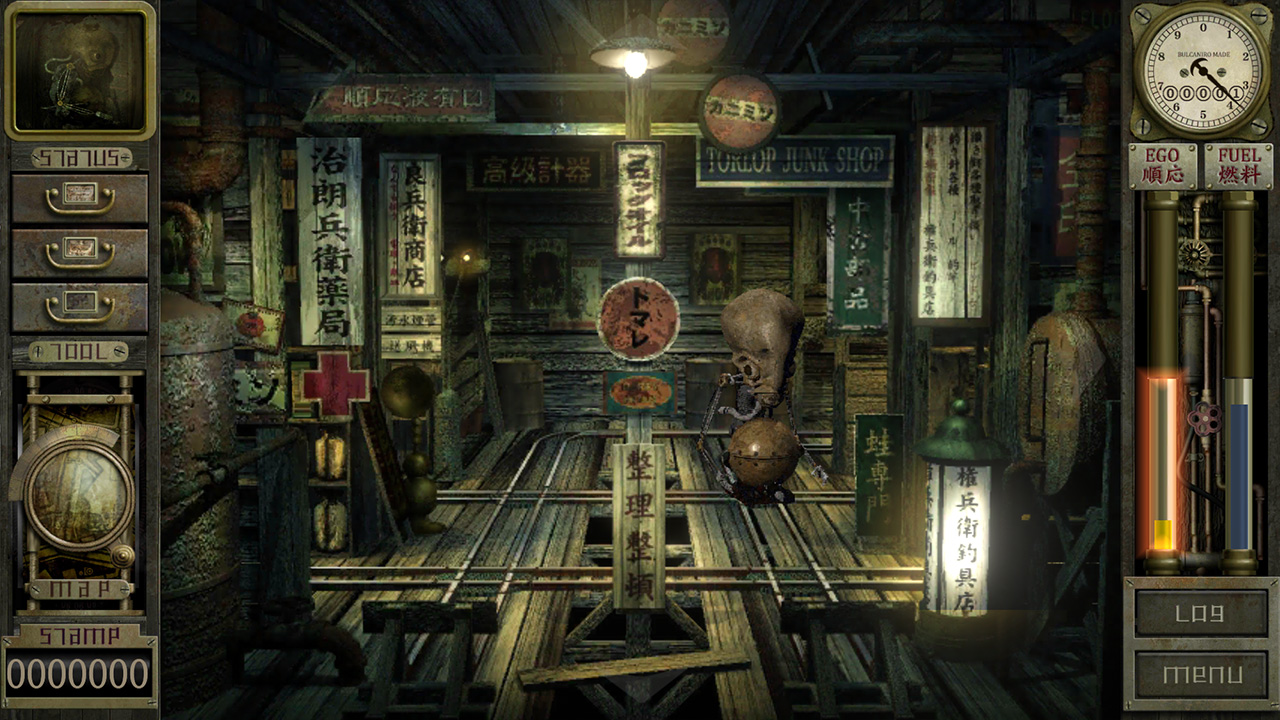Image resolution: width=1280 pixels, height=720 pixels.
Task: Toggle the FUEL 燃料 gauge
Action: pyautogui.click(x=1238, y=164)
